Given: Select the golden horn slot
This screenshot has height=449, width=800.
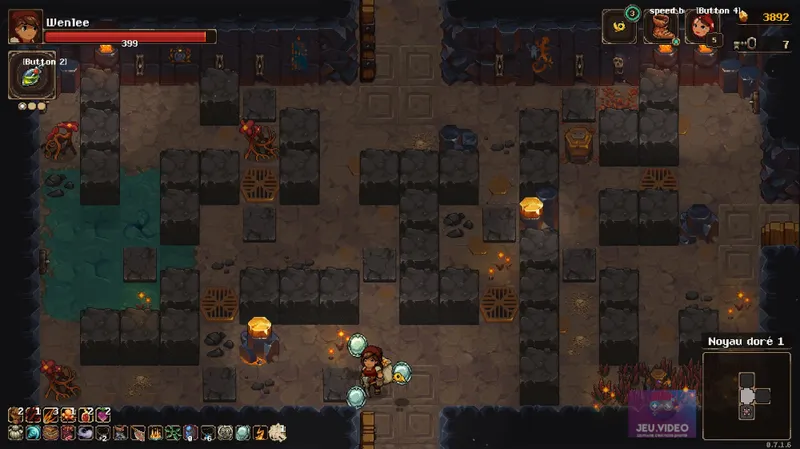Looking at the screenshot, I should (619, 27).
